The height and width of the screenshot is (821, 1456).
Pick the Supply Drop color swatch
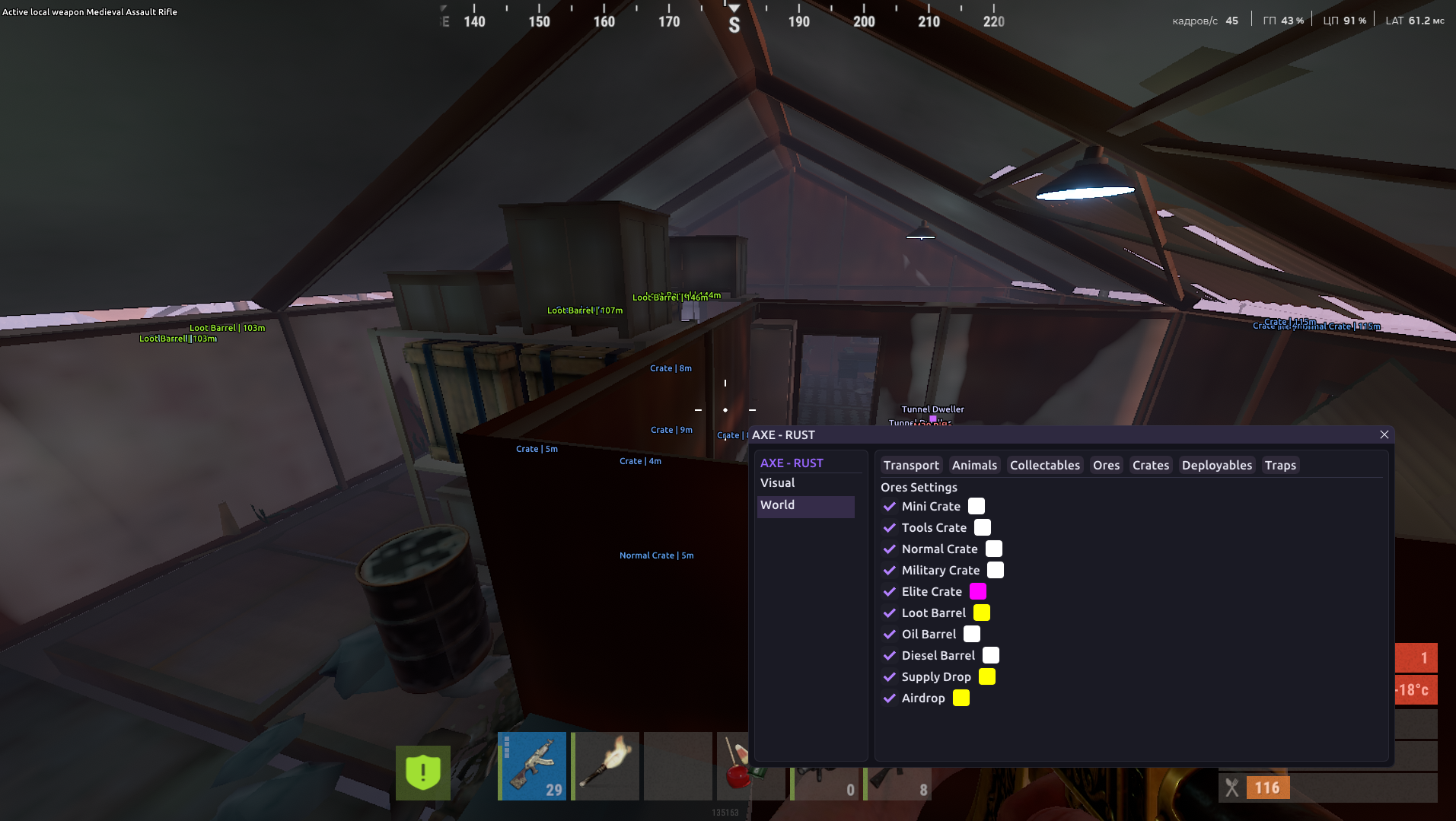[987, 677]
